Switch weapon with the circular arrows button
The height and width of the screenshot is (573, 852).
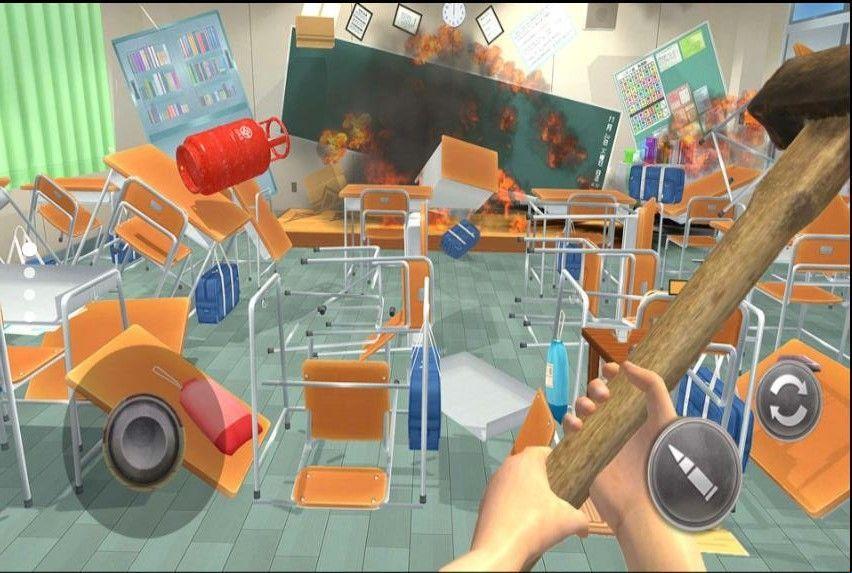[x=787, y=401]
